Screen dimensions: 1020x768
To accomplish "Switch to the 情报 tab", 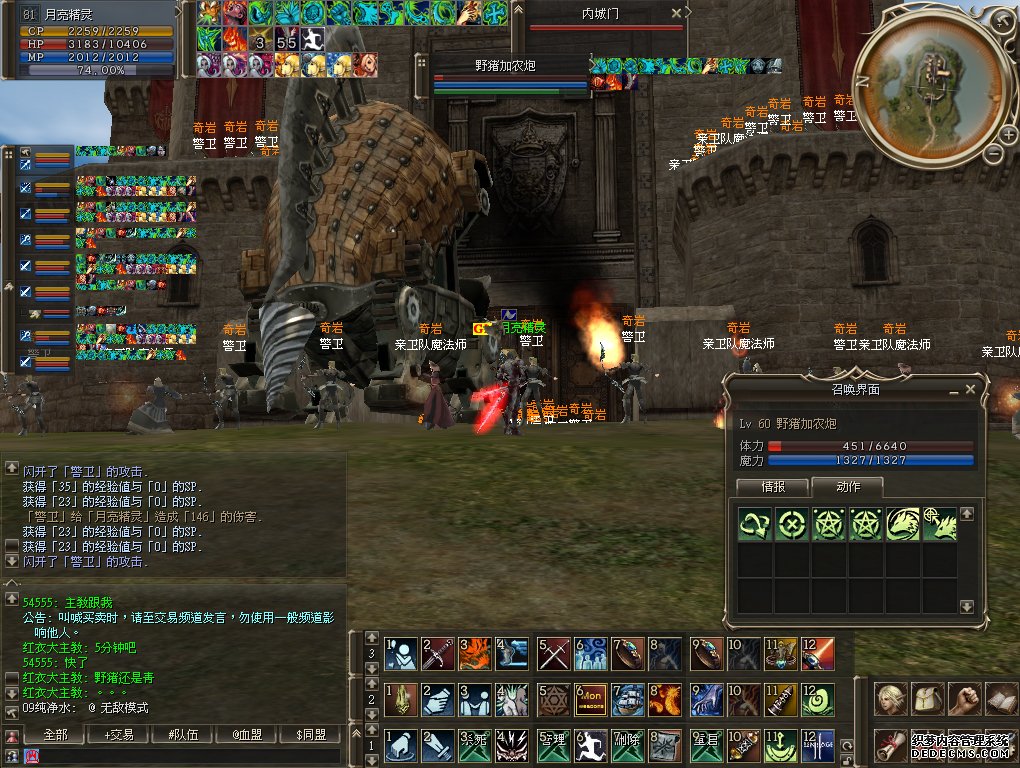I will click(772, 487).
